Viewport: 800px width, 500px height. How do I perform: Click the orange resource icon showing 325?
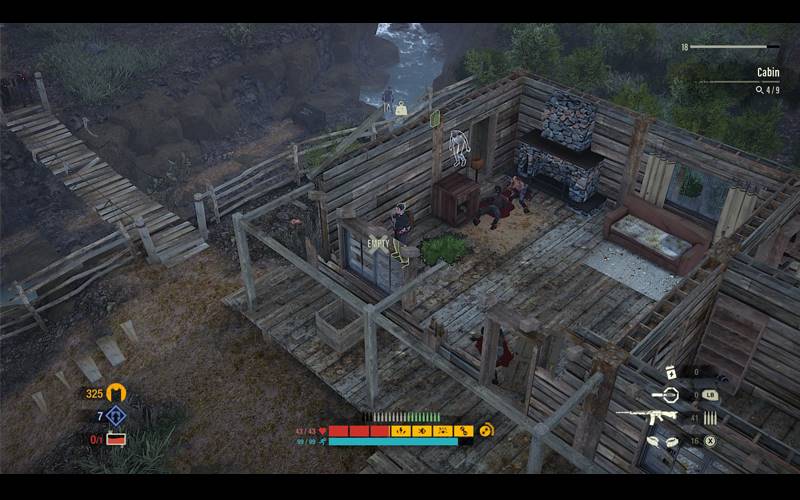click(117, 393)
